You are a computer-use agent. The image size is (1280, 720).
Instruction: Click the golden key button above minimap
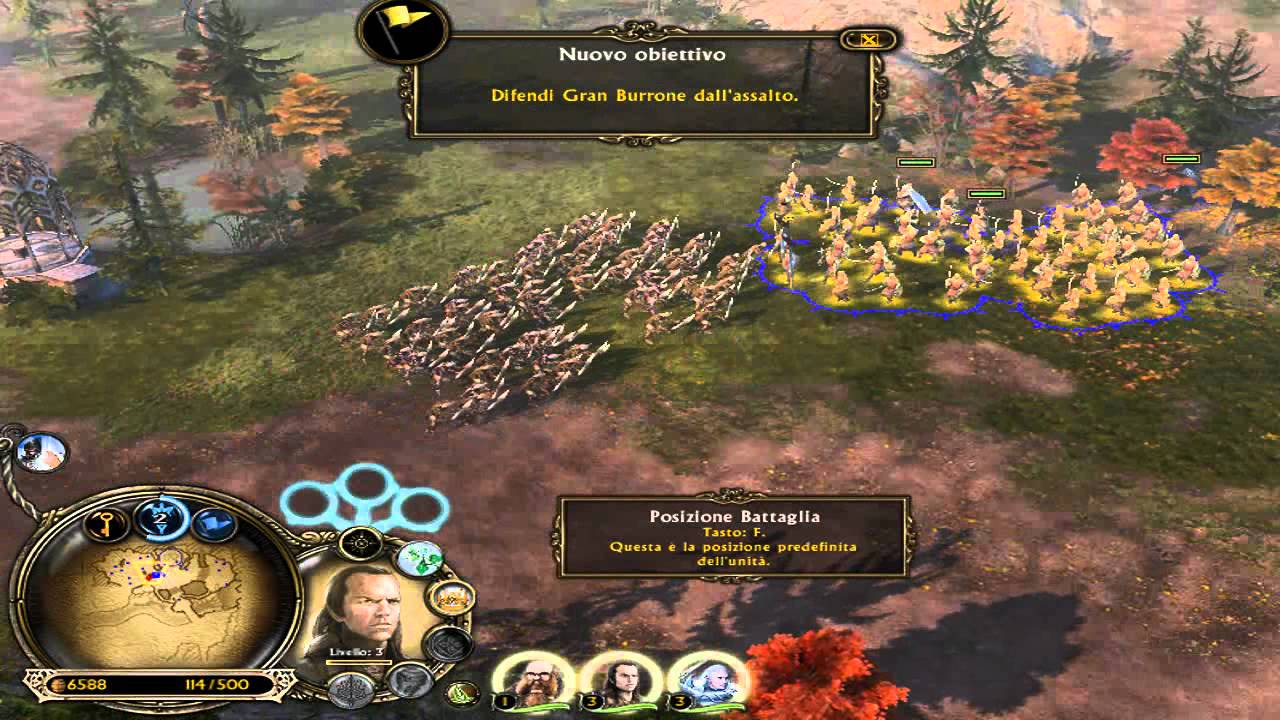coord(107,522)
